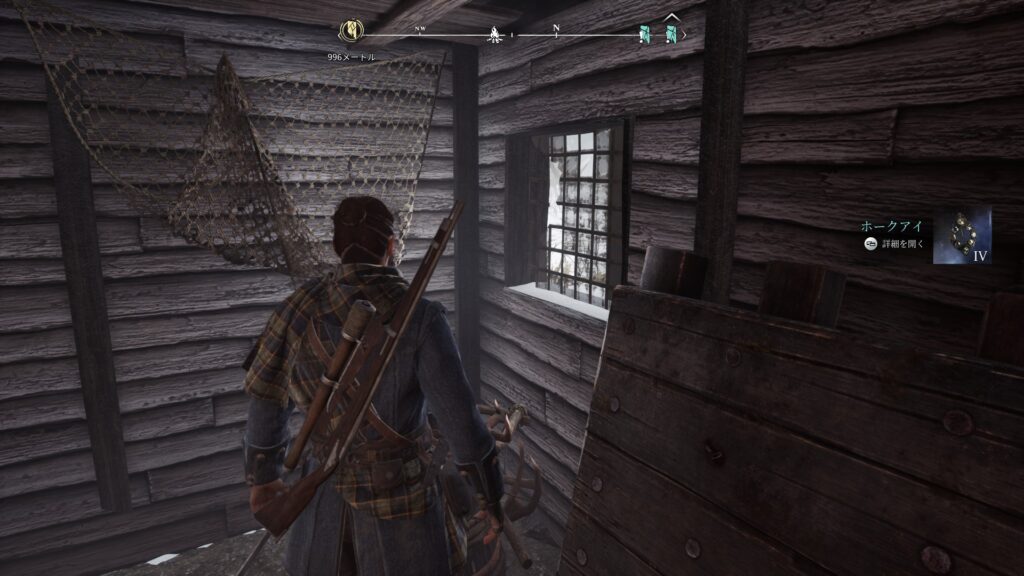Open the ホークアイ item thumbnail
Viewport: 1024px width, 576px height.
pos(962,235)
